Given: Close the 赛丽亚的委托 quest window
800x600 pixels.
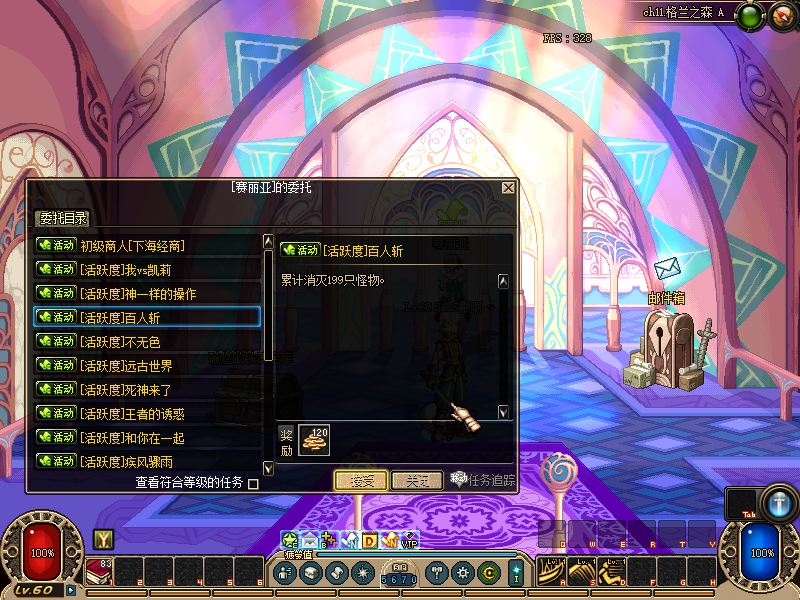Looking at the screenshot, I should click(508, 188).
